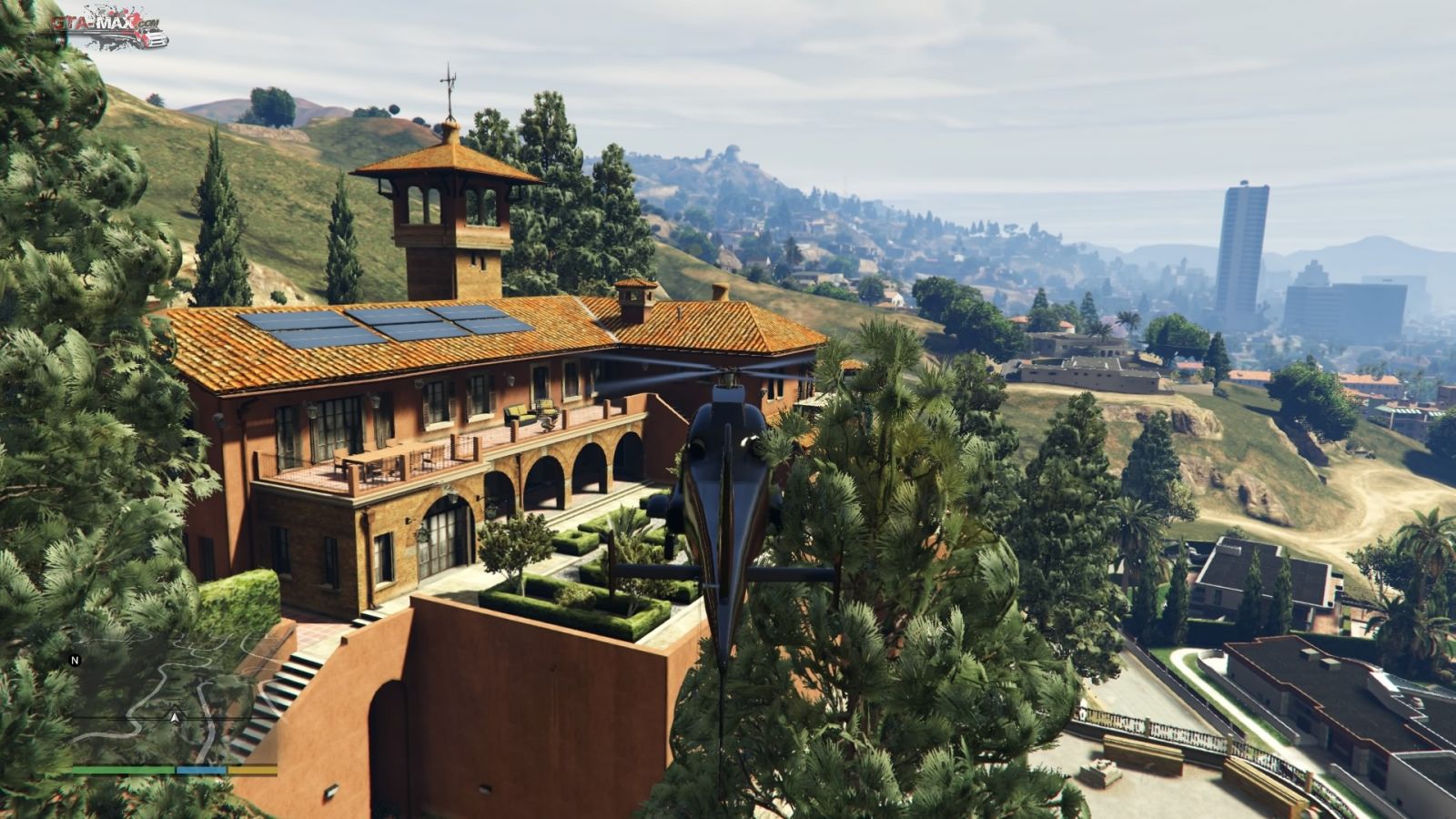1456x819 pixels.
Task: Toggle the green health bar segment
Action: coord(123,769)
